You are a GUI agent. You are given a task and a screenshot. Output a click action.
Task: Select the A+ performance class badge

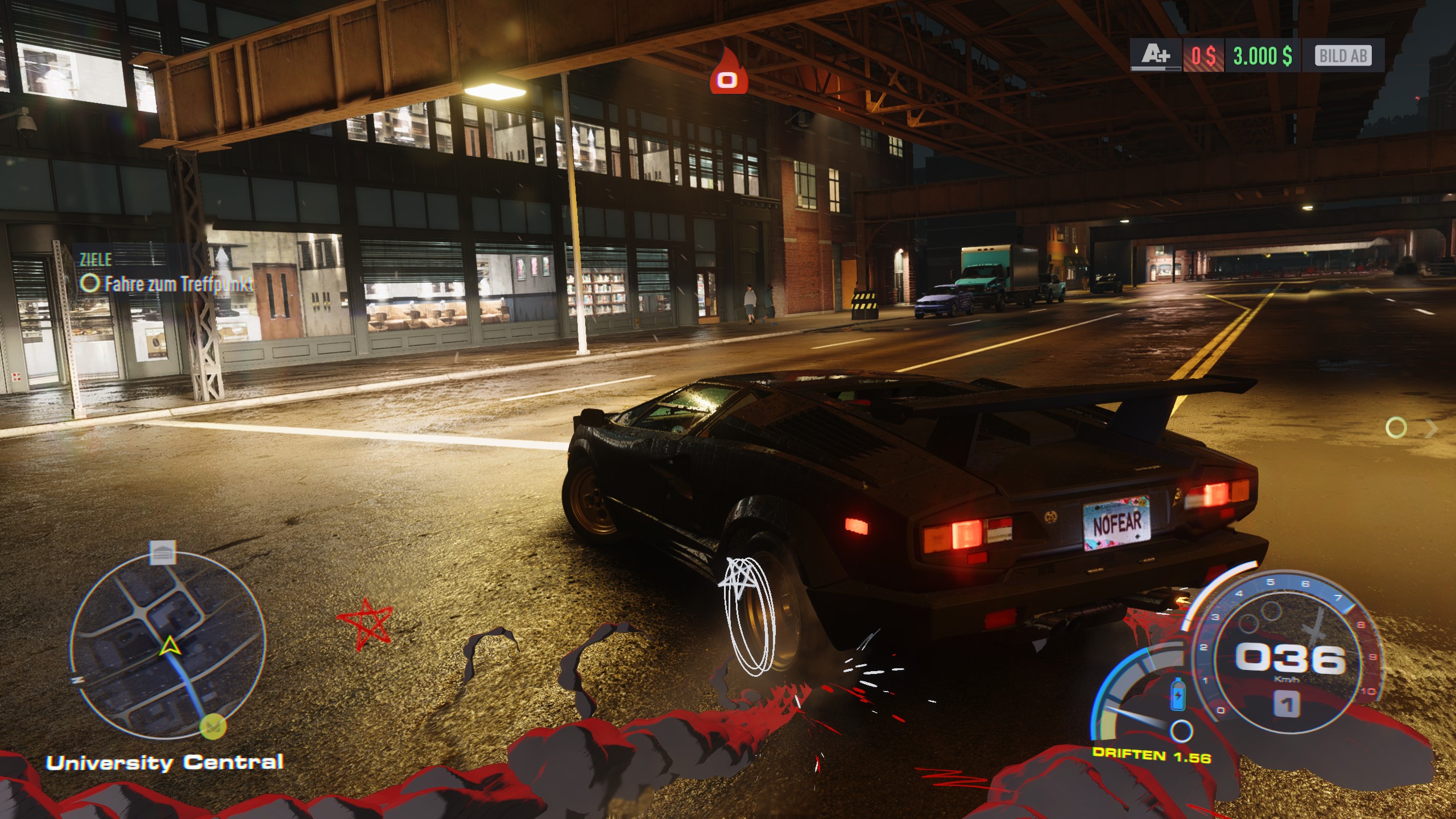click(1156, 56)
